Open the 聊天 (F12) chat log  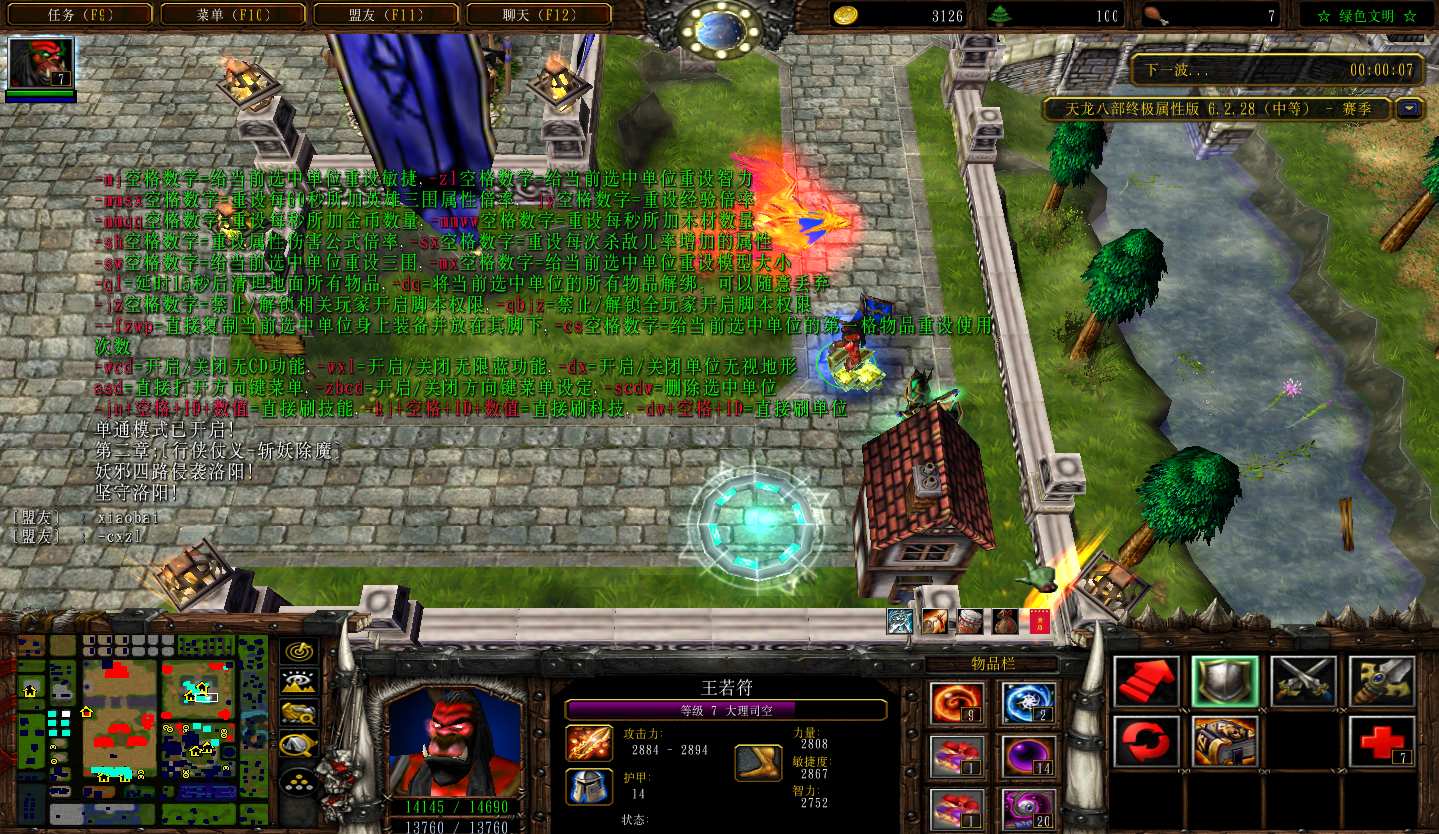[539, 15]
